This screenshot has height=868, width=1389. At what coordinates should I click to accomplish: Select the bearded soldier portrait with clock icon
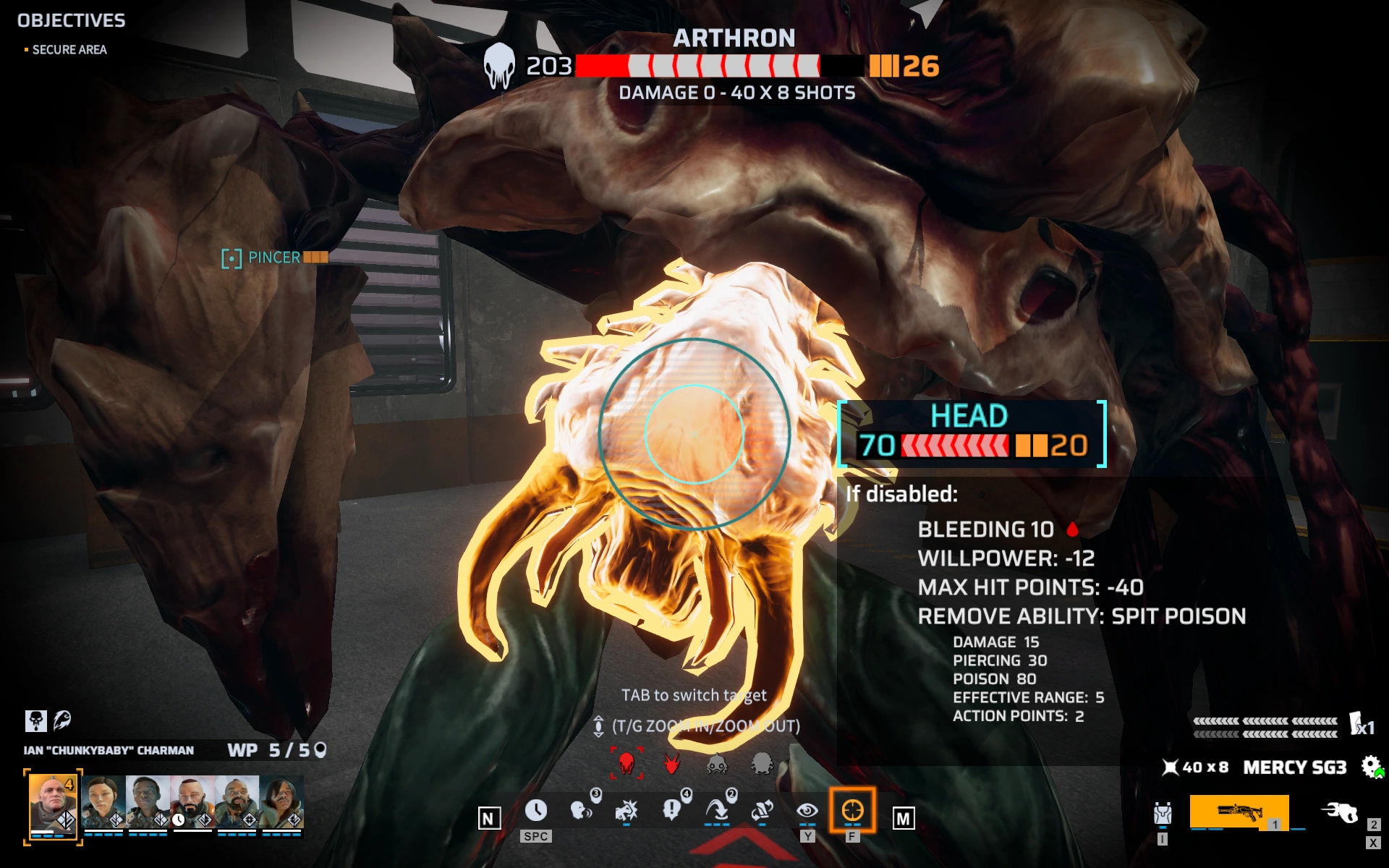click(192, 801)
